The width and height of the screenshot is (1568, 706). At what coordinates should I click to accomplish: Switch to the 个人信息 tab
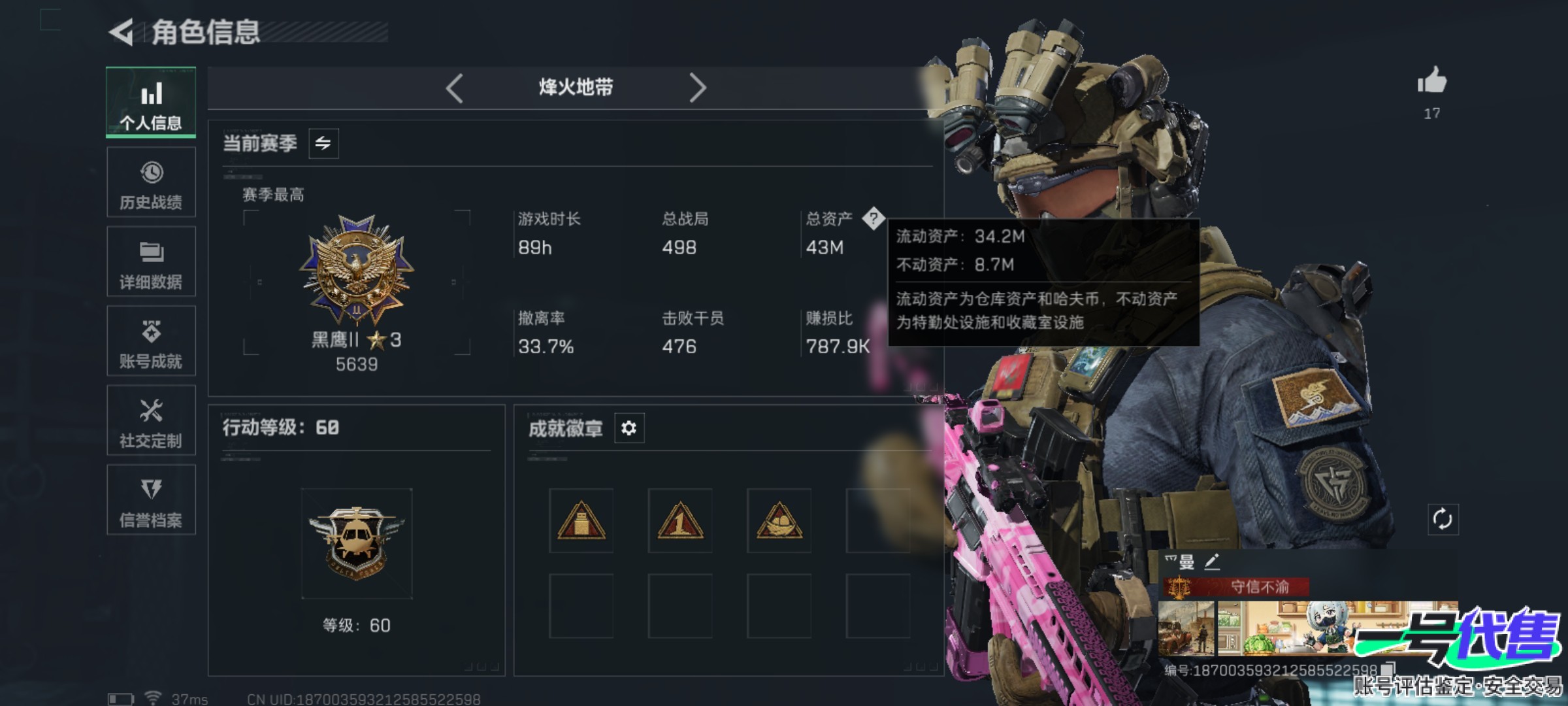(151, 103)
